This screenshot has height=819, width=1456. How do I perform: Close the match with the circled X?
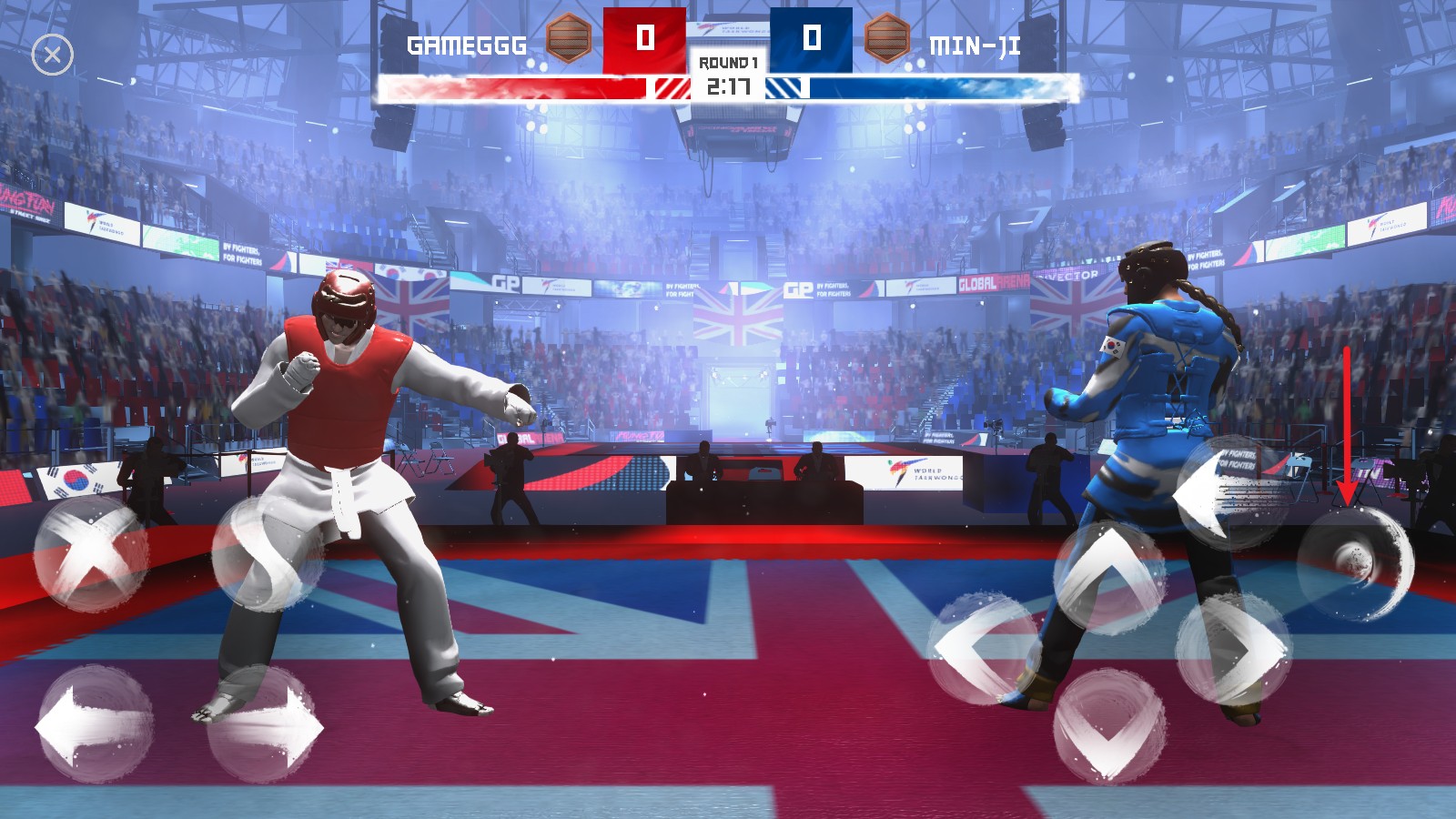[x=53, y=56]
